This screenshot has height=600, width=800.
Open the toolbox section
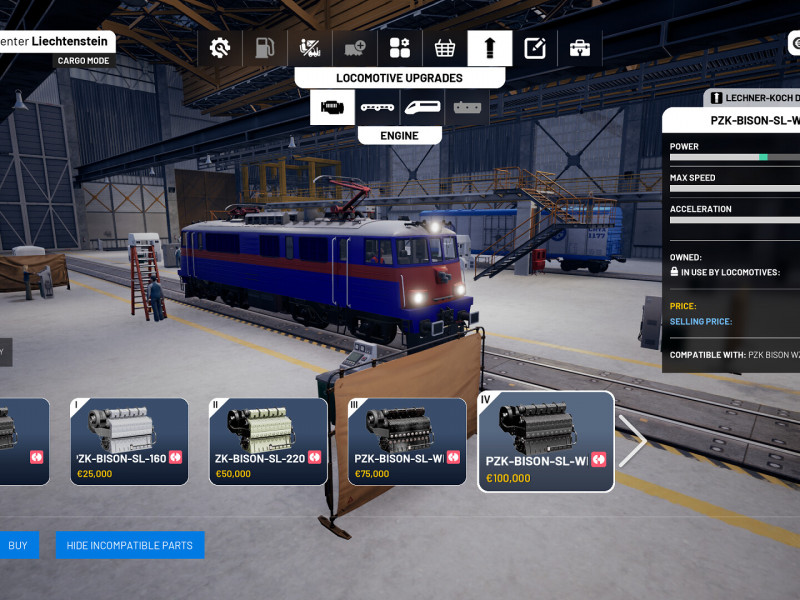(580, 48)
